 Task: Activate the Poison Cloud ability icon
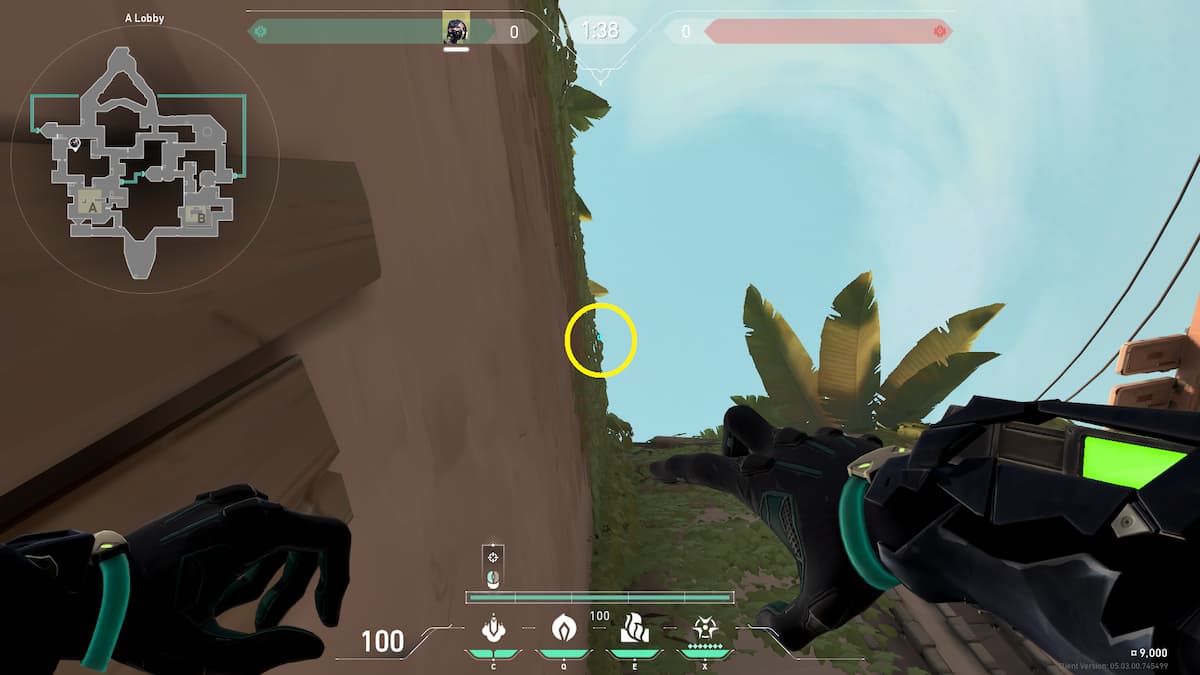(562, 628)
